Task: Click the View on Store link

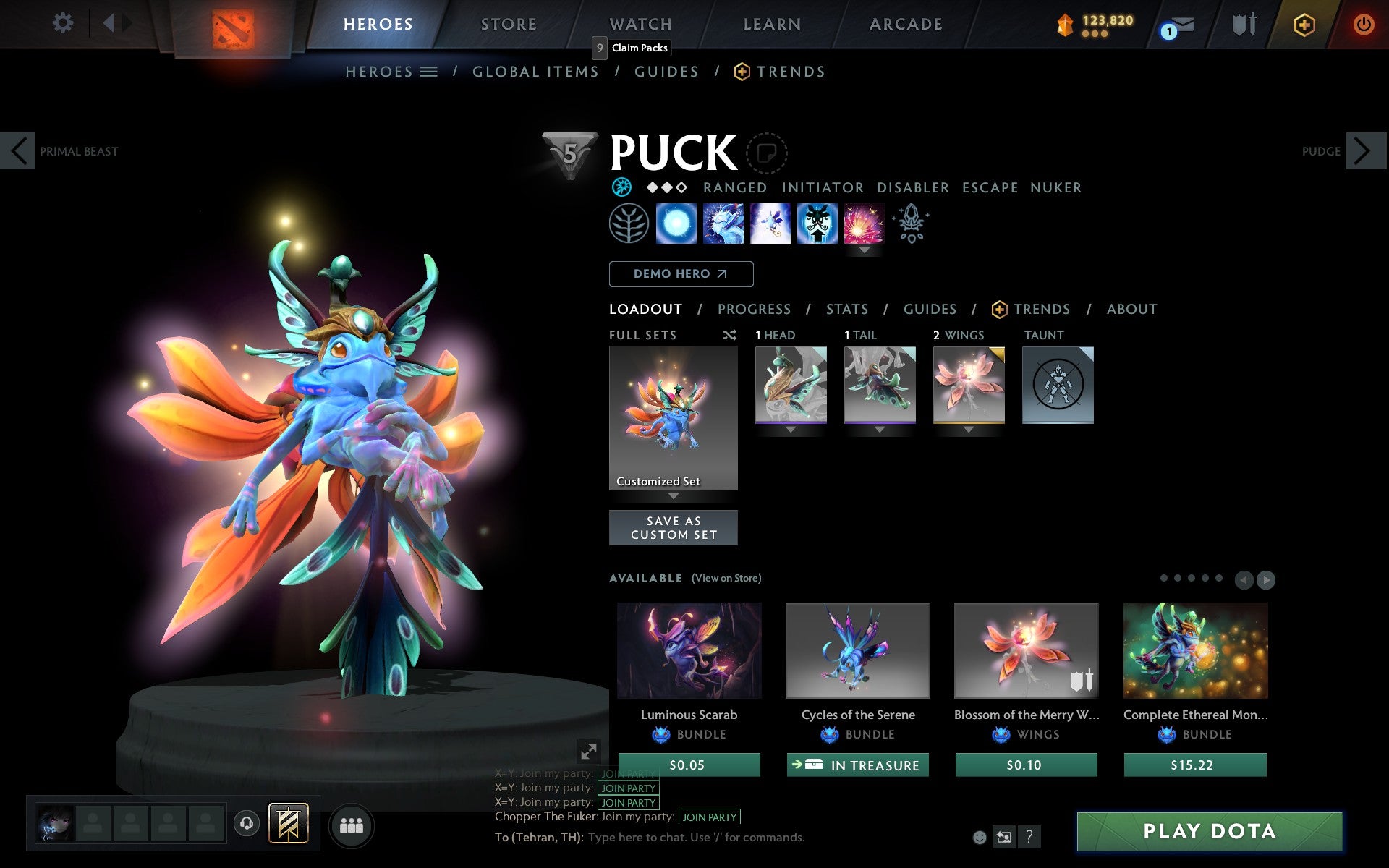Action: [x=726, y=578]
